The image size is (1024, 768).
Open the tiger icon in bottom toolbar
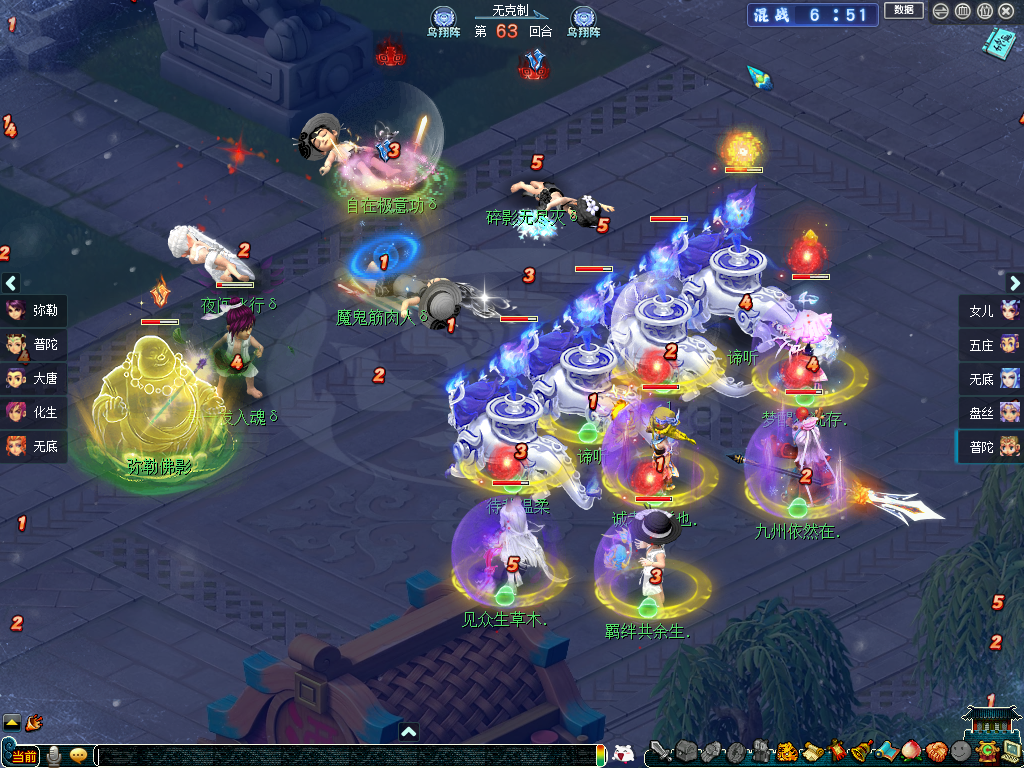(x=787, y=751)
